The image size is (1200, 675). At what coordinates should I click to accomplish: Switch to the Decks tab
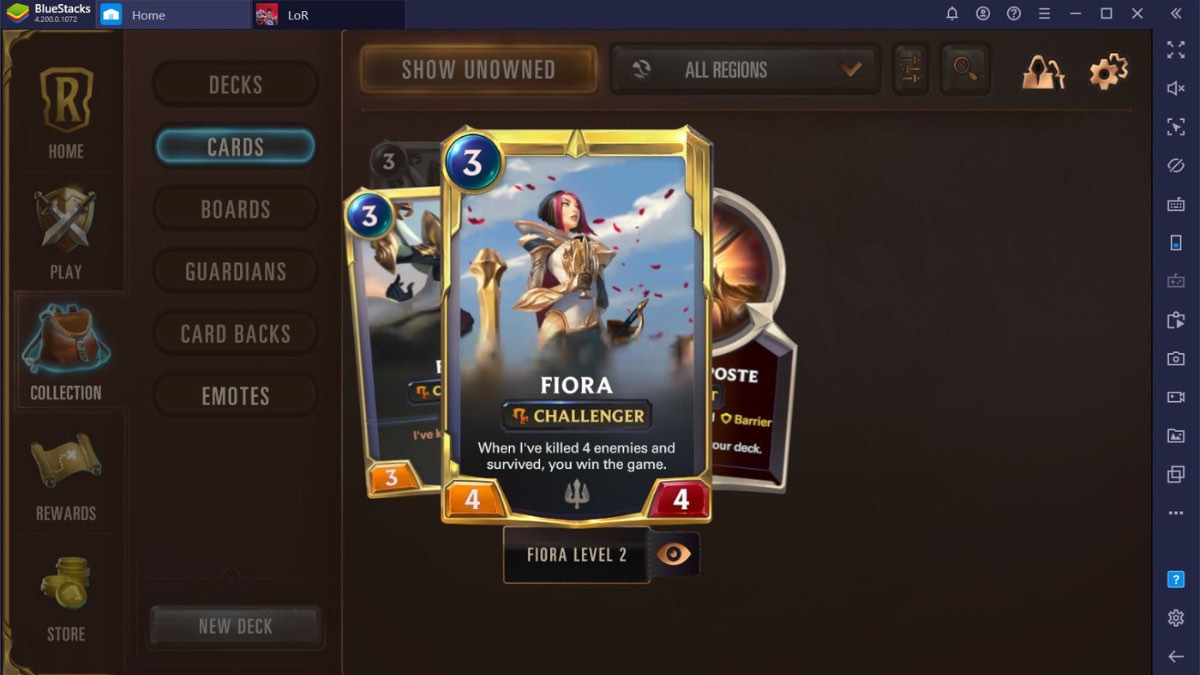pyautogui.click(x=235, y=85)
